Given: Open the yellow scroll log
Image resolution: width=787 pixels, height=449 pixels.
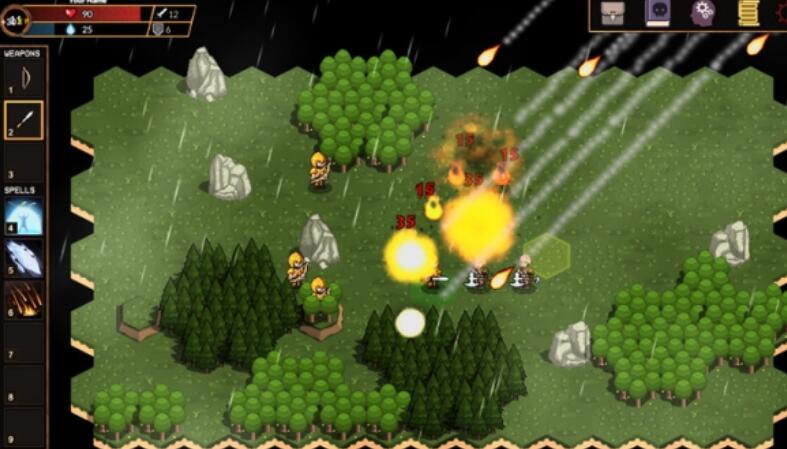Looking at the screenshot, I should (x=747, y=13).
